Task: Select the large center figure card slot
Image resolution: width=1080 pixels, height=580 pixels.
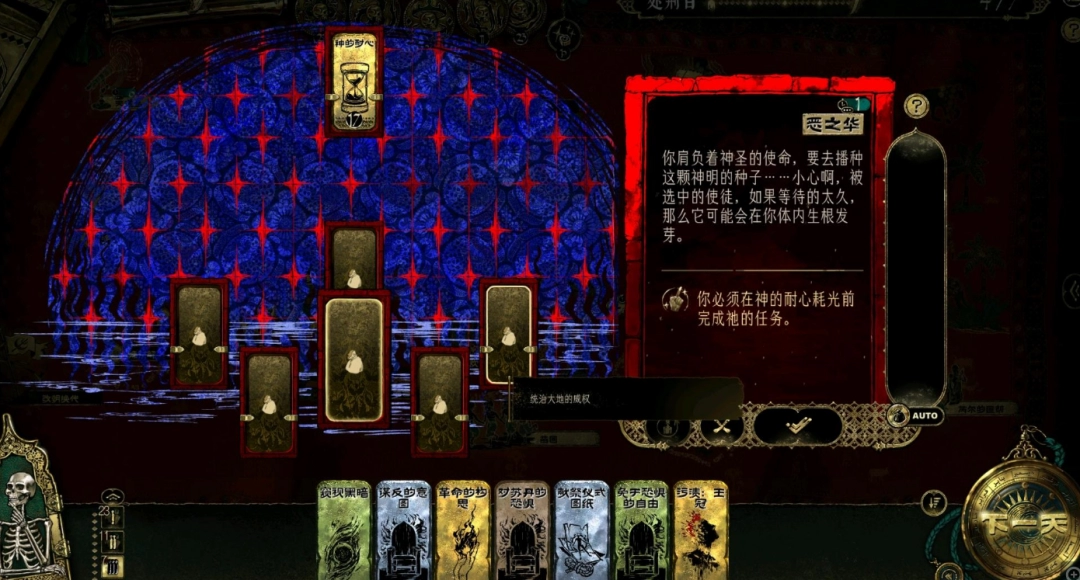Action: click(x=354, y=358)
